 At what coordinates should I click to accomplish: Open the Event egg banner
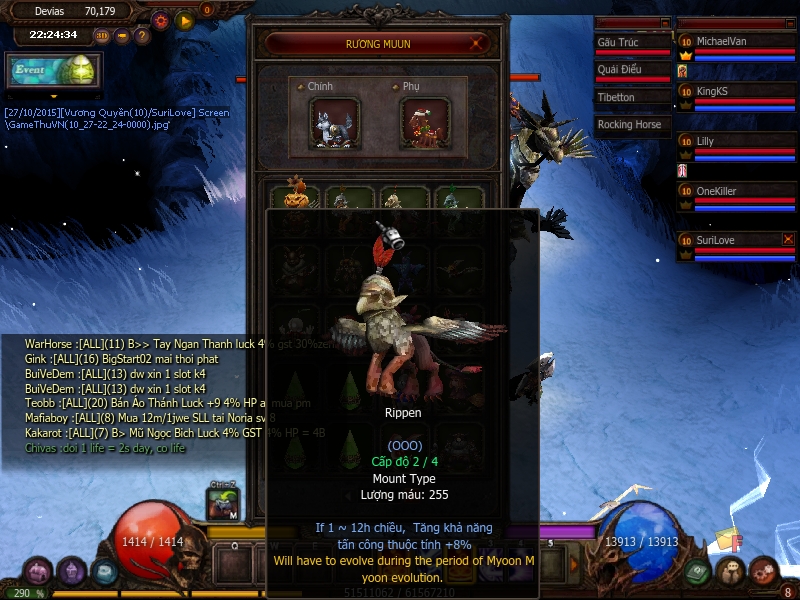coord(52,70)
